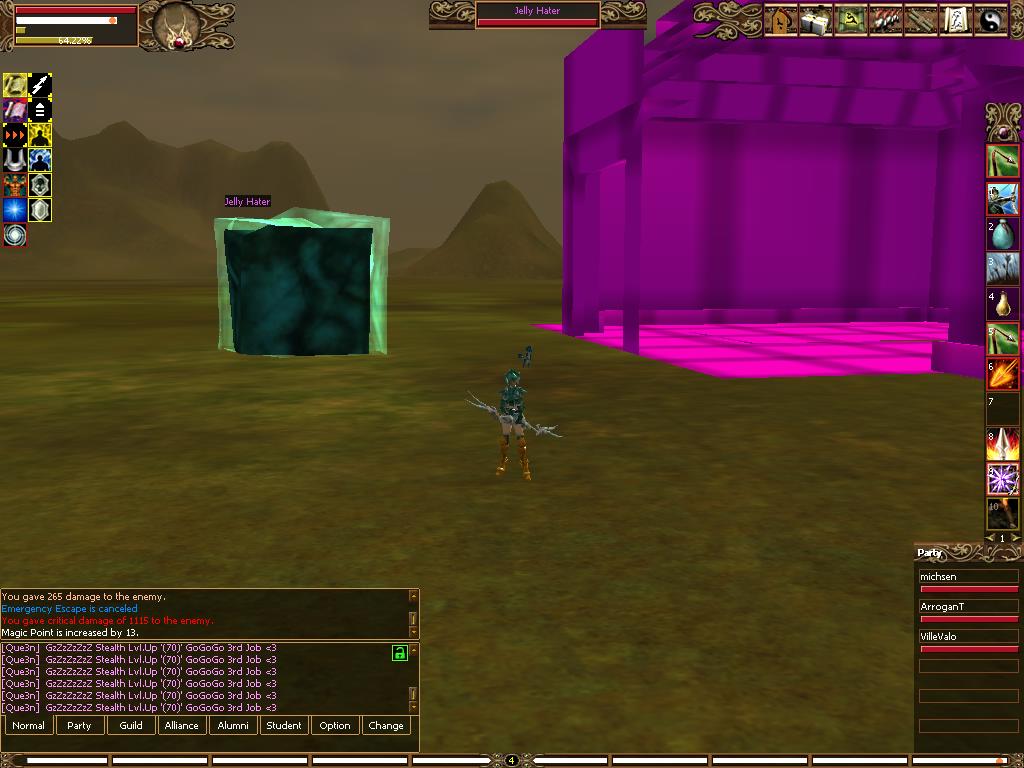This screenshot has width=1024, height=768.
Task: Open the yin-yang menu icon
Action: point(991,20)
